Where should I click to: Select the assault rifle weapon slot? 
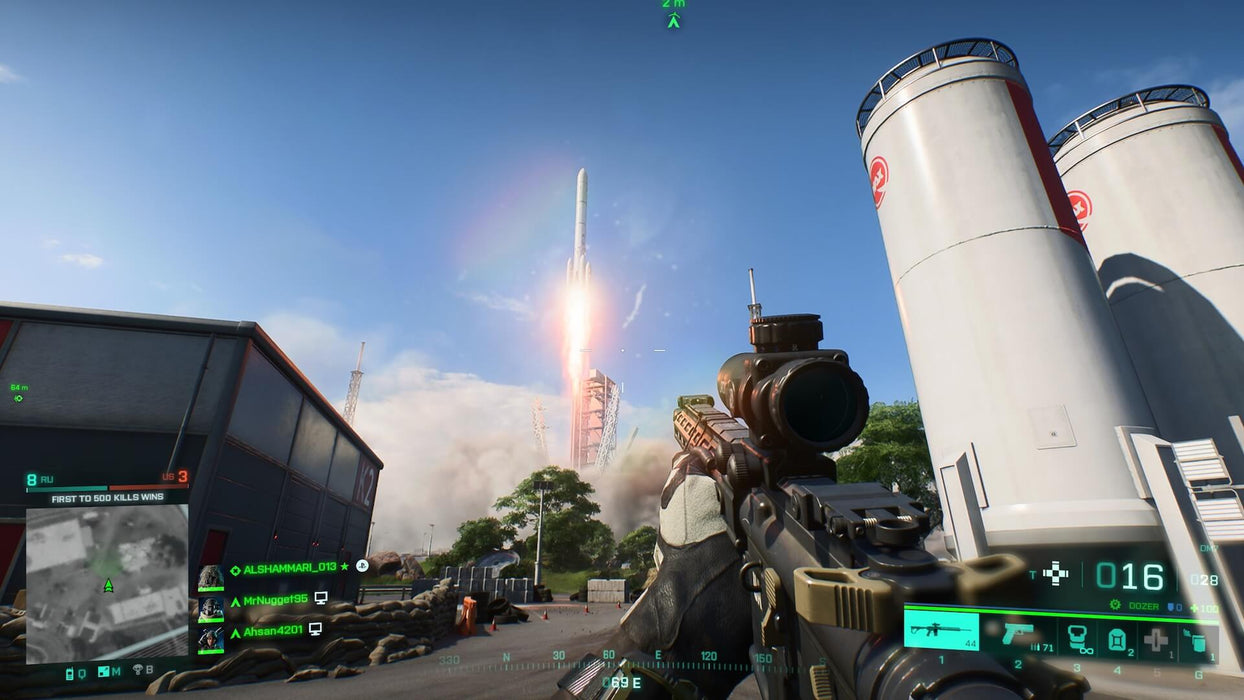pos(942,631)
